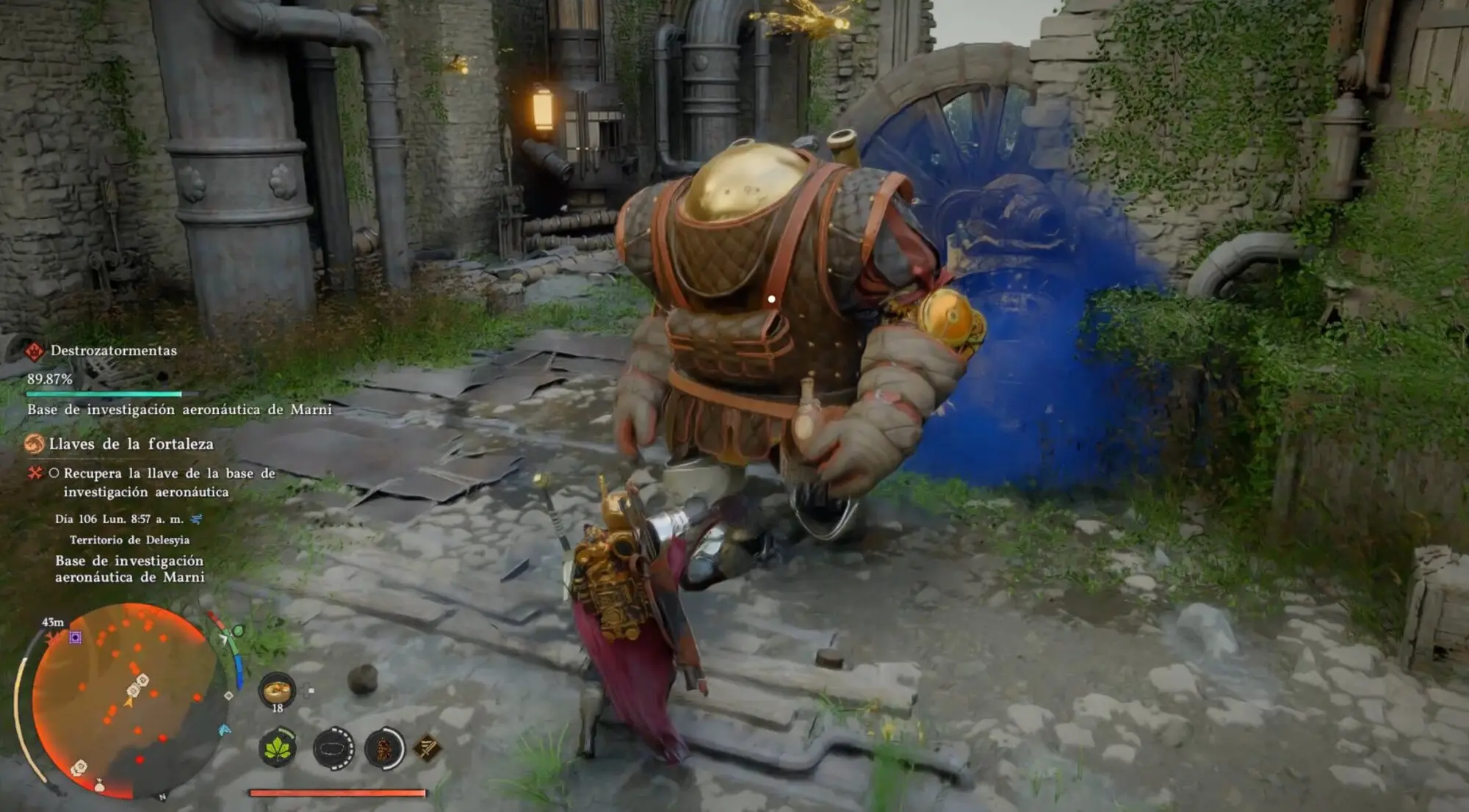Viewport: 1469px width, 812px height.
Task: Select the food bowl item with count 18
Action: click(278, 689)
